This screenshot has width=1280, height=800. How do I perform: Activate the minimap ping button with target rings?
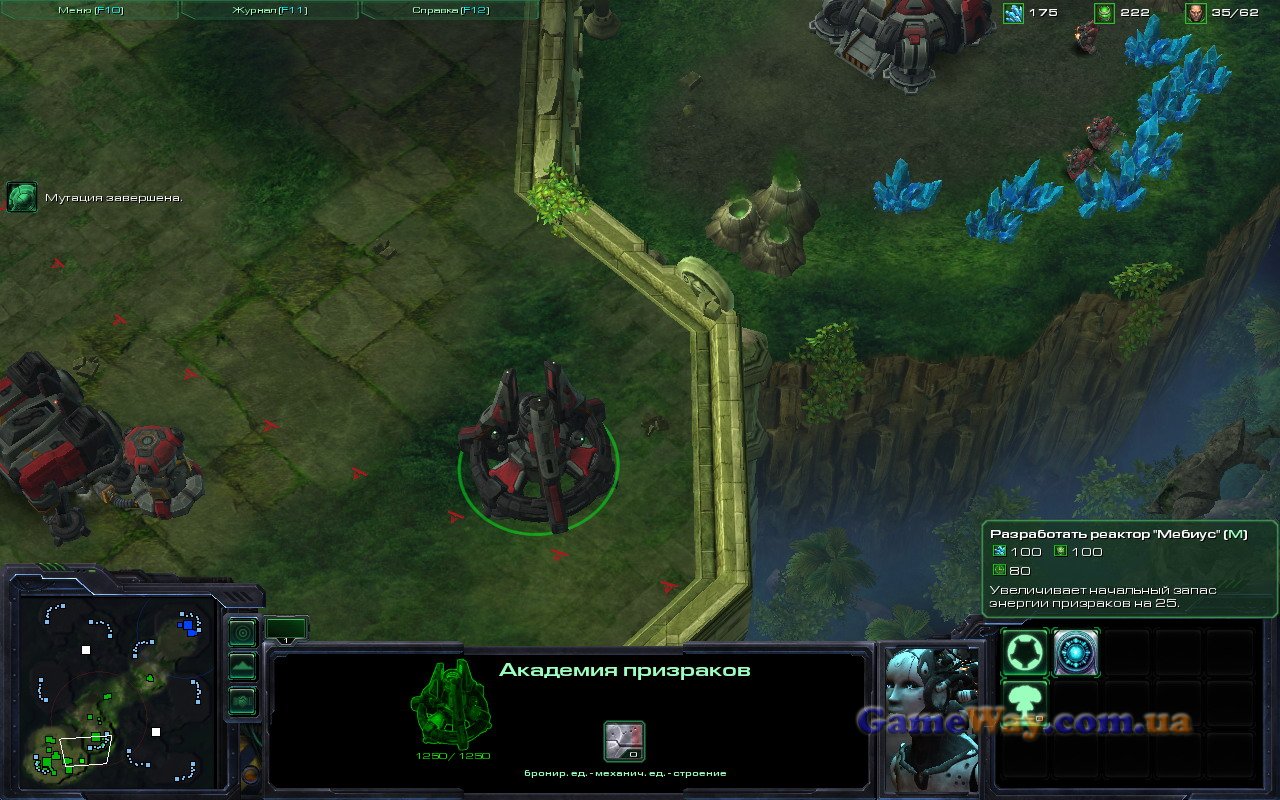coord(242,633)
